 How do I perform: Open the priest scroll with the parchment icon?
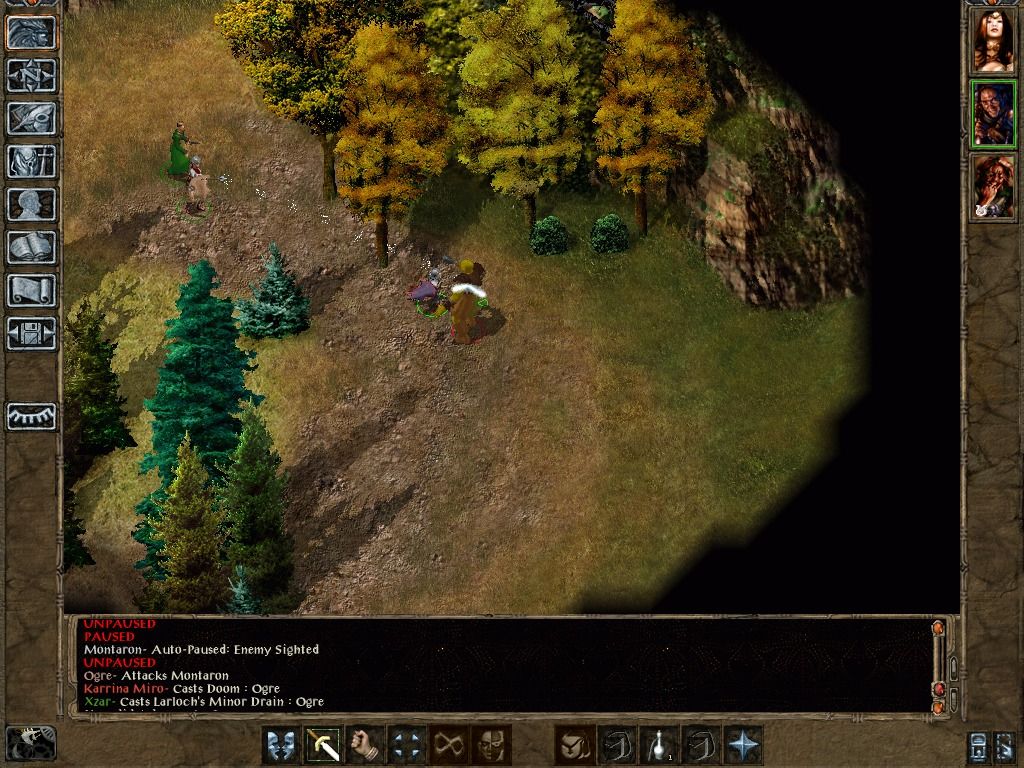tap(31, 290)
